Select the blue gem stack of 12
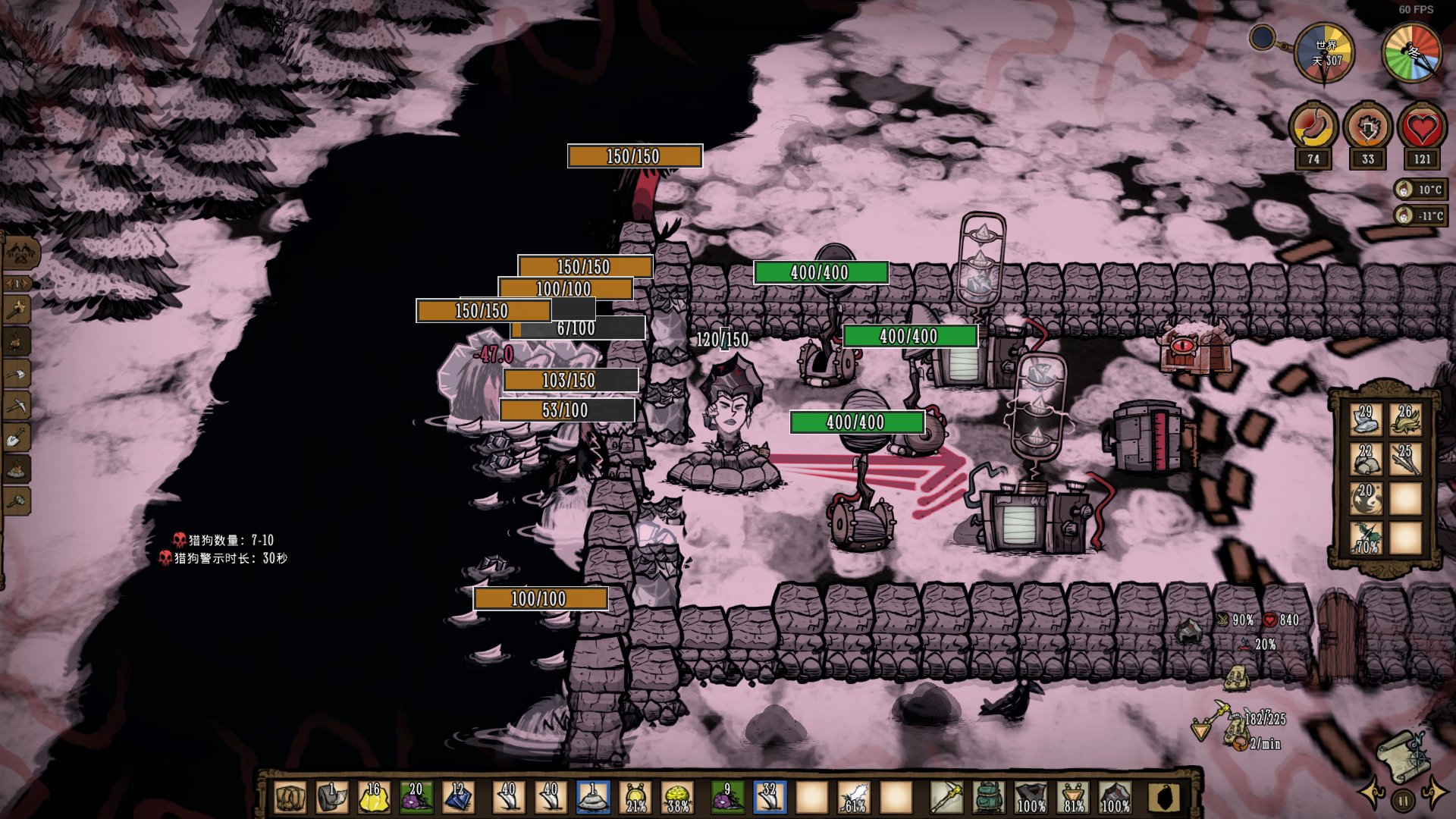This screenshot has width=1456, height=819. pyautogui.click(x=457, y=798)
